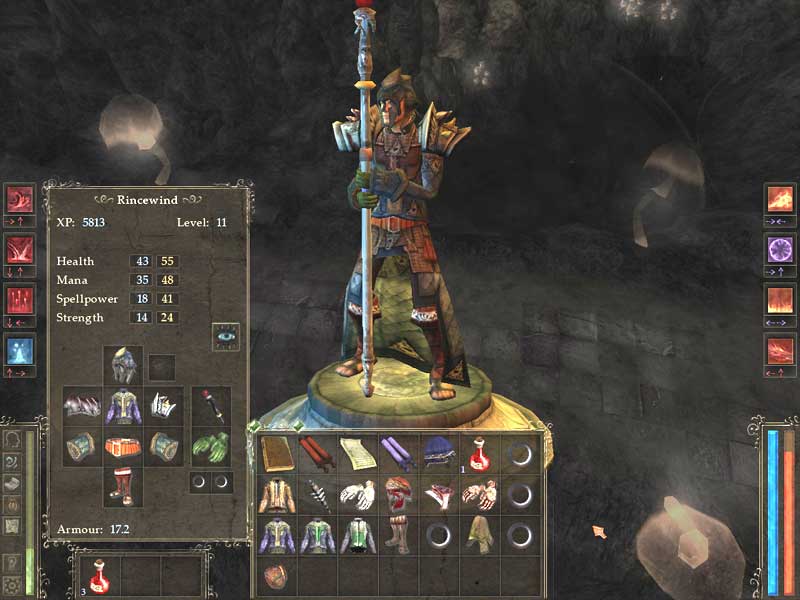Select the purple scroll pair in inventory
Image resolution: width=800 pixels, height=600 pixels.
click(396, 454)
